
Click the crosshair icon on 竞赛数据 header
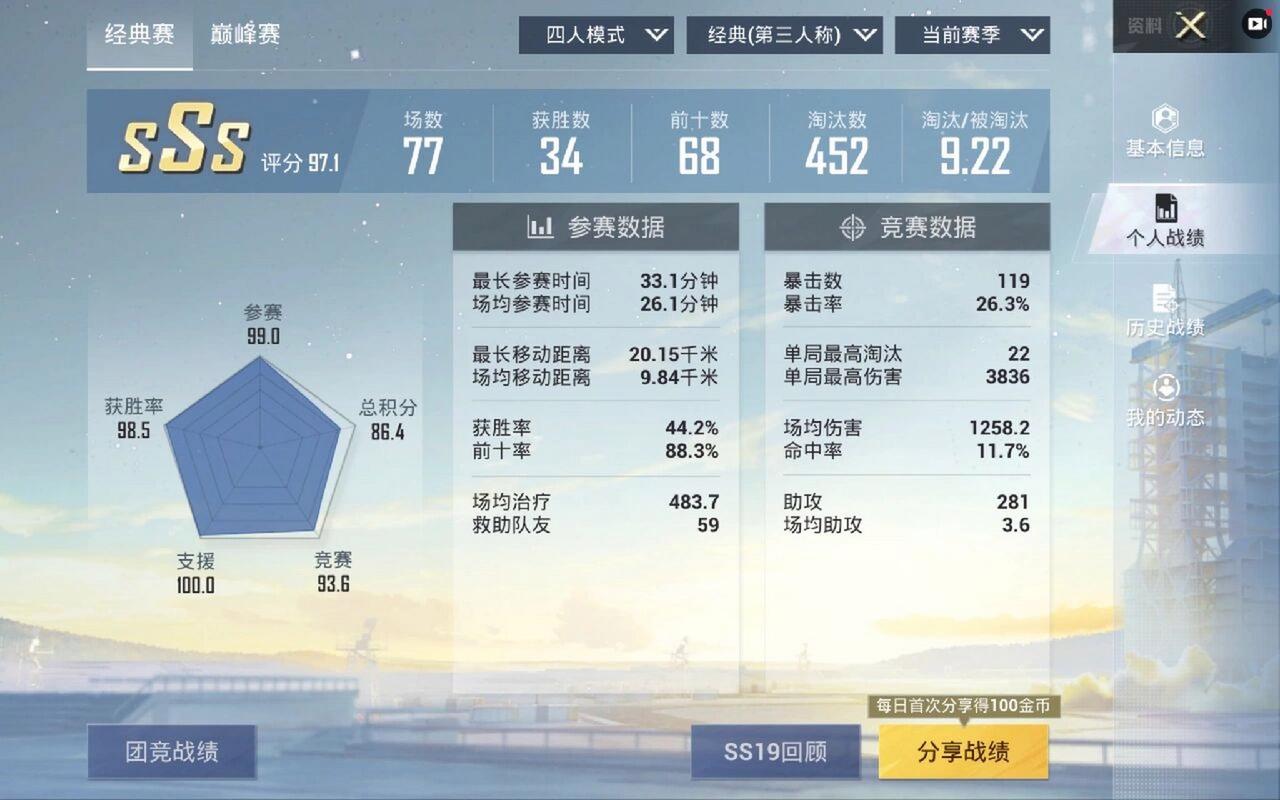coord(852,228)
